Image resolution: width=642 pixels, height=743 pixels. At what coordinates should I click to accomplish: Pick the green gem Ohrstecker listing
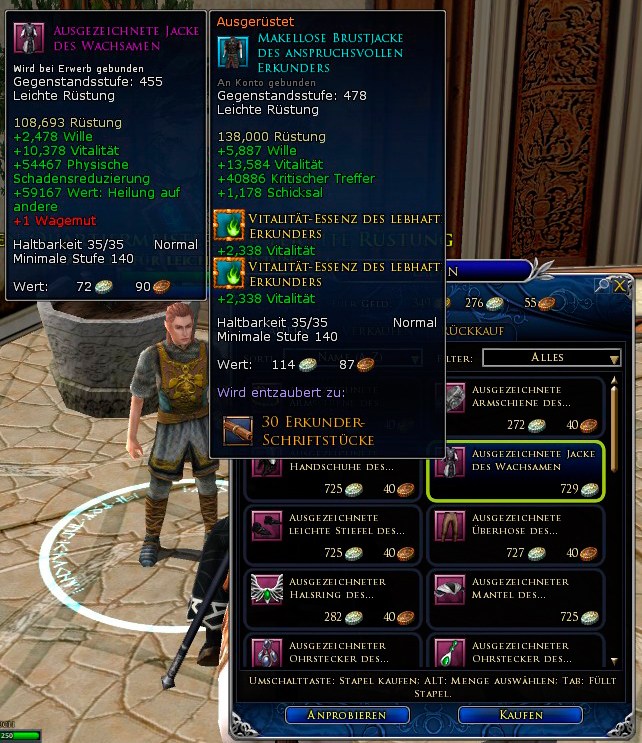516,652
